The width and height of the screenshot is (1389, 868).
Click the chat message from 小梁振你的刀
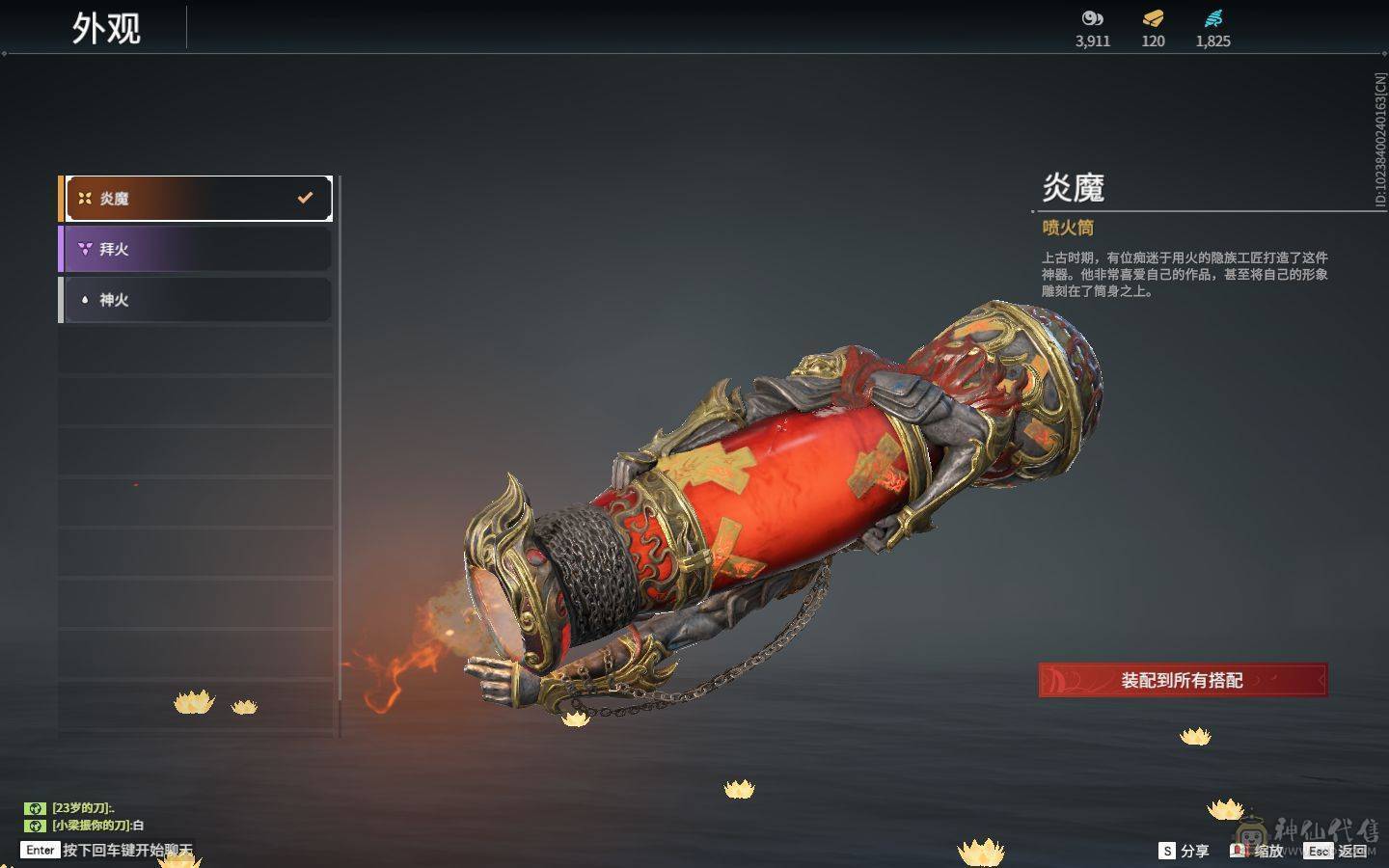point(97,826)
